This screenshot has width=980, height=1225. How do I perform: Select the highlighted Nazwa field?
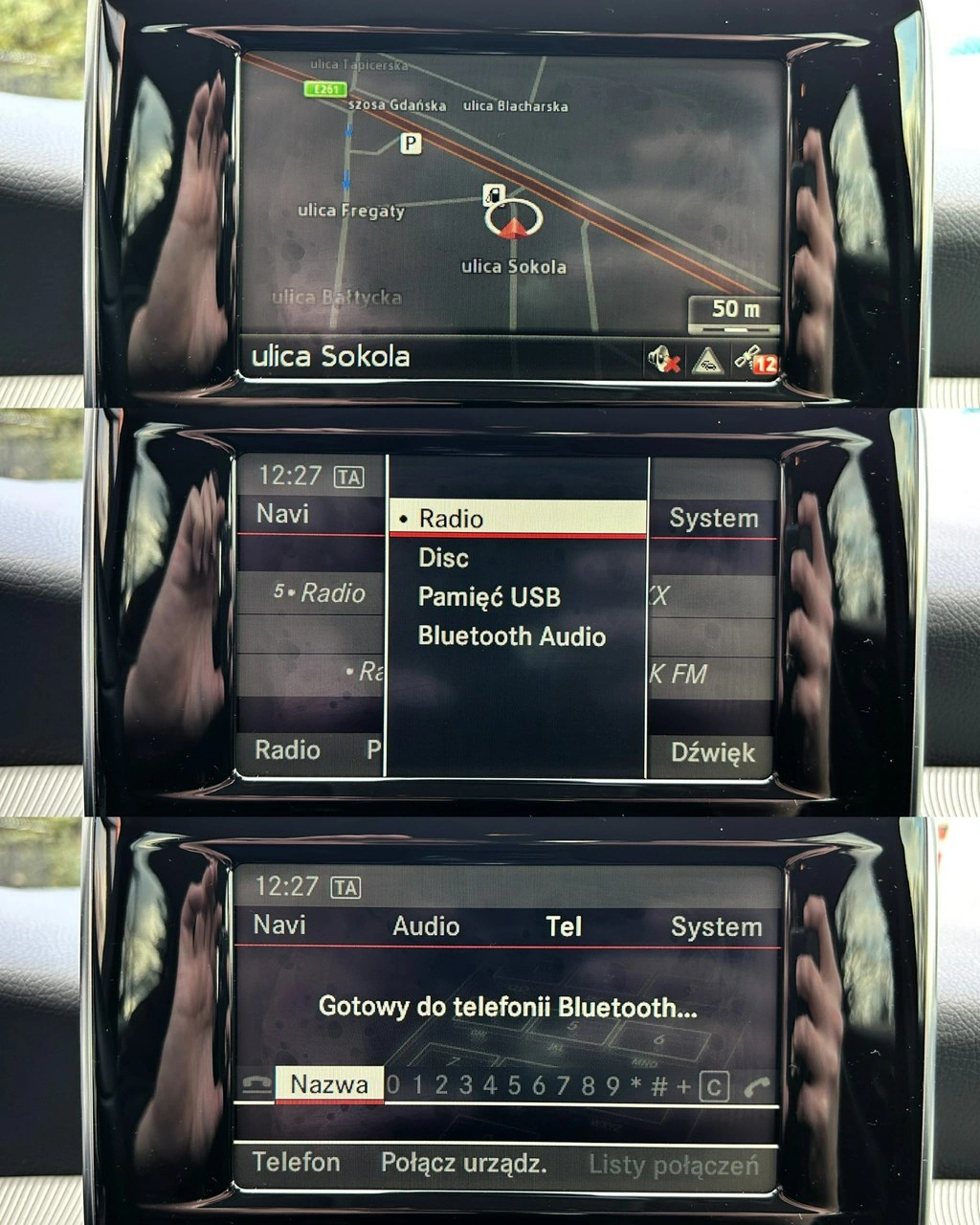pos(329,1084)
